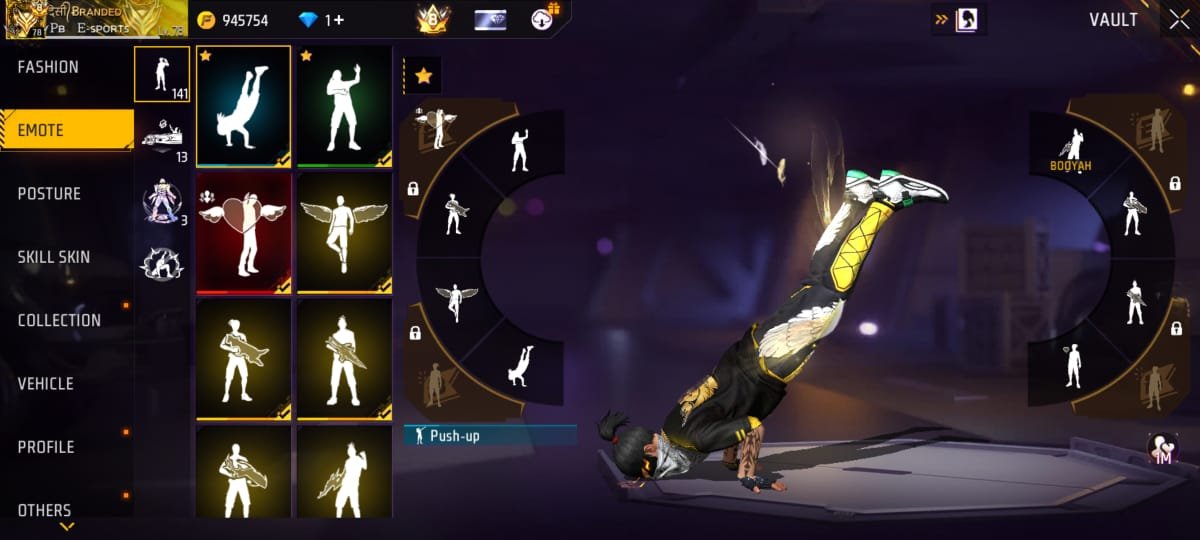The height and width of the screenshot is (540, 1200).
Task: Go to the Collection tab
Action: click(59, 320)
